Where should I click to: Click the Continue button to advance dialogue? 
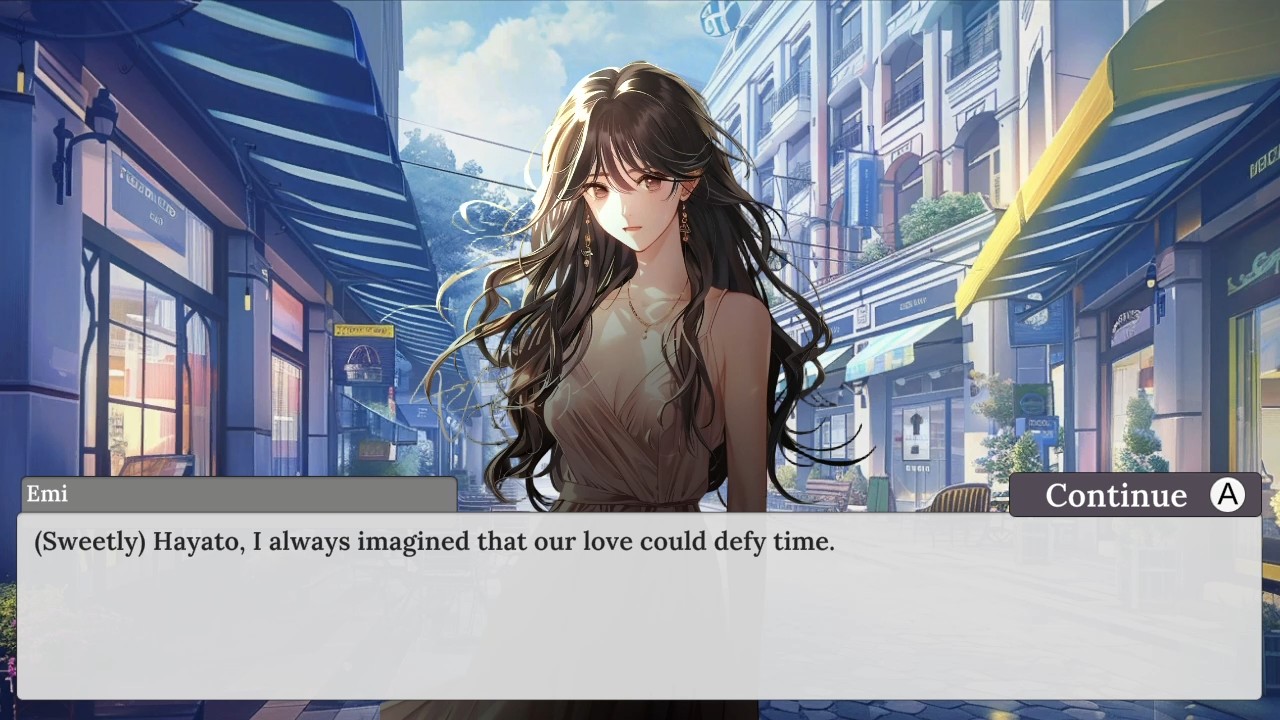[x=1135, y=494]
